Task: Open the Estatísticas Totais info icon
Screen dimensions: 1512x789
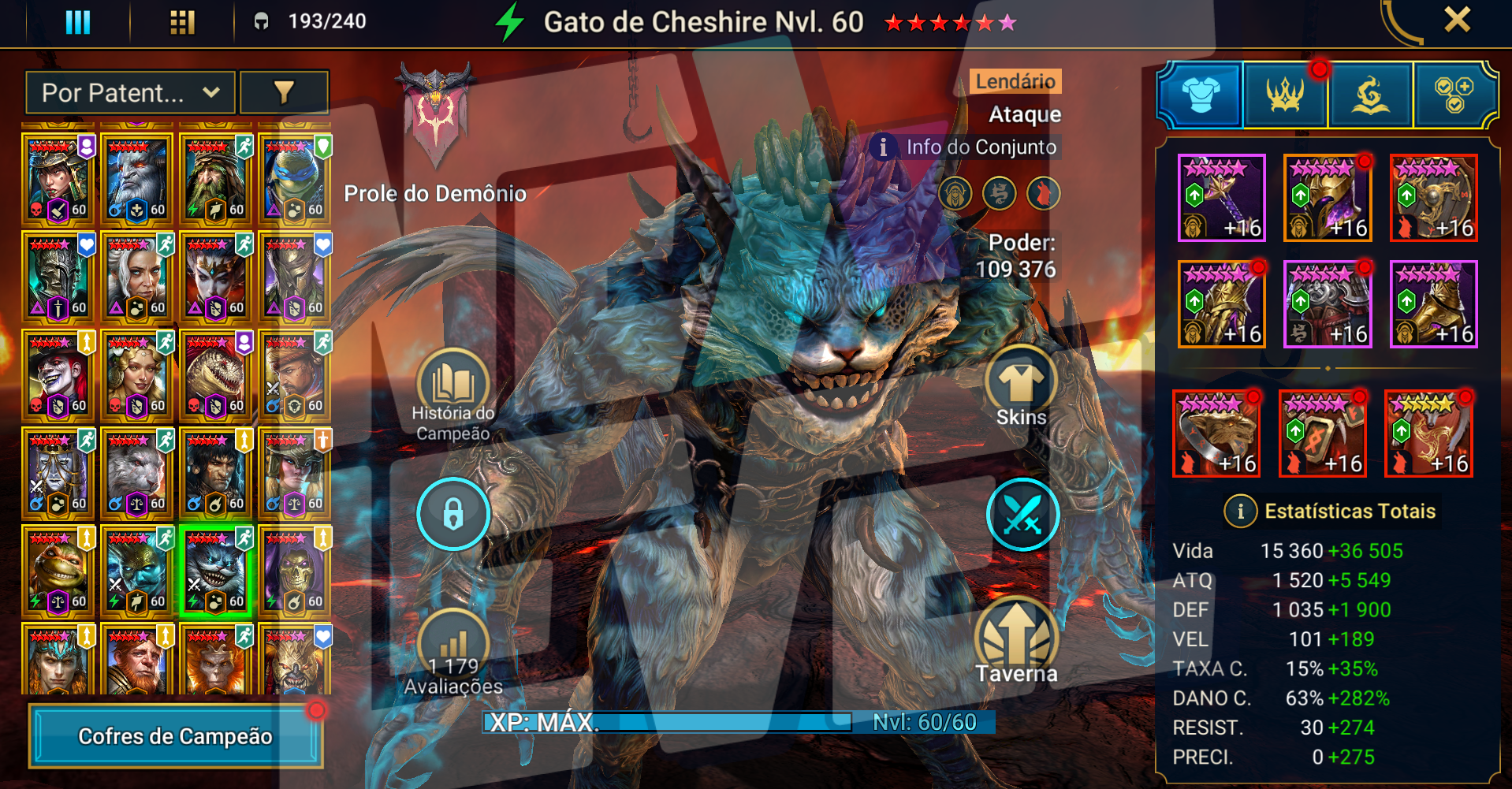Action: [1240, 512]
